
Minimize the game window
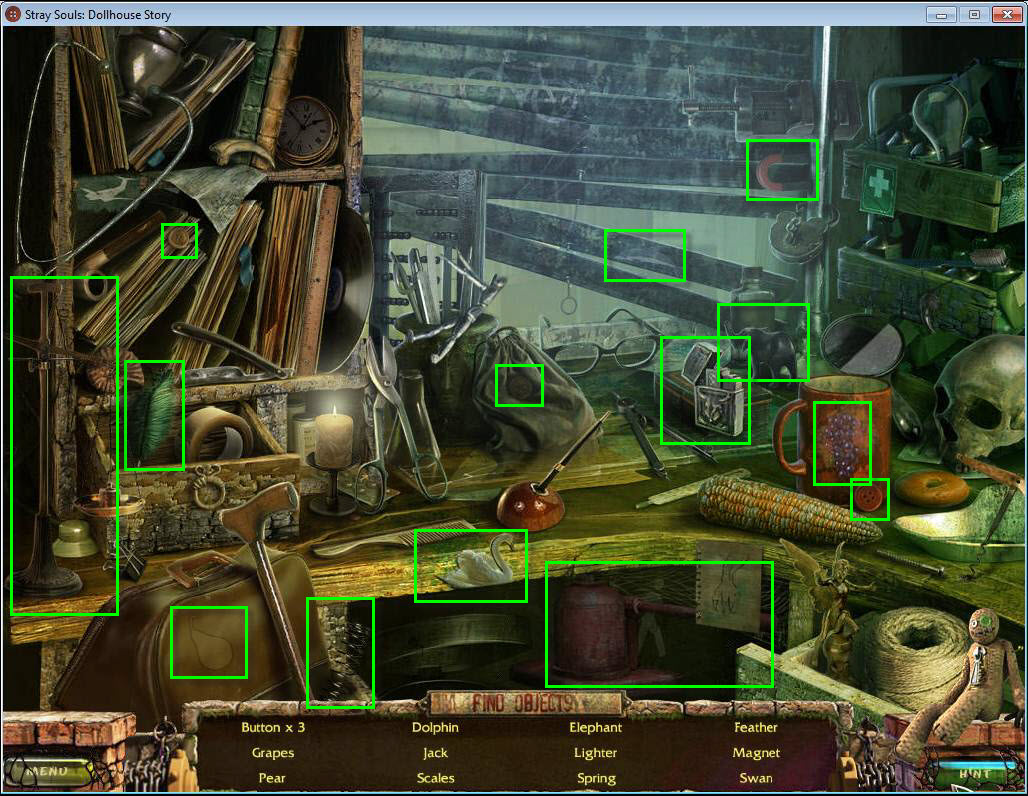[940, 14]
